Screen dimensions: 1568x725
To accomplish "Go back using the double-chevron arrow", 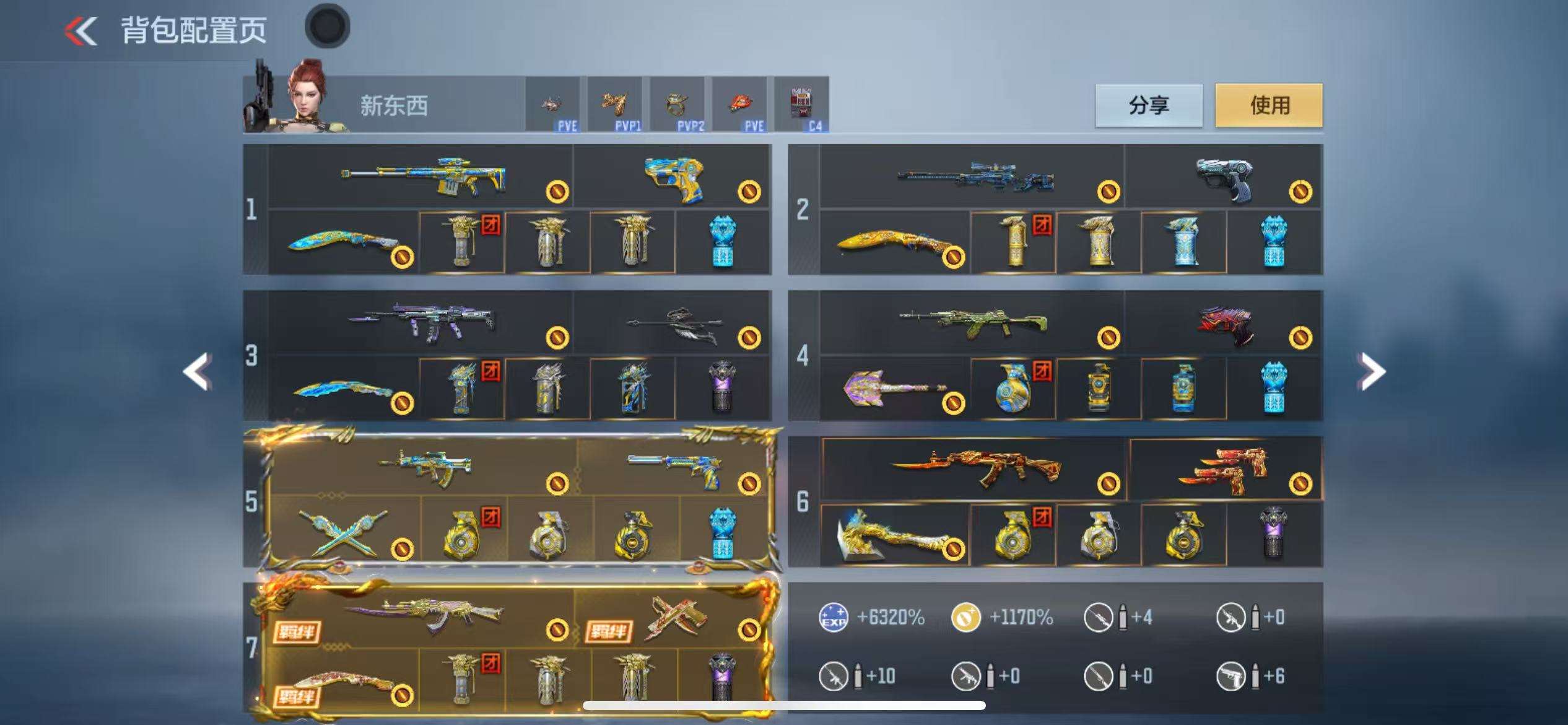I will (82, 31).
